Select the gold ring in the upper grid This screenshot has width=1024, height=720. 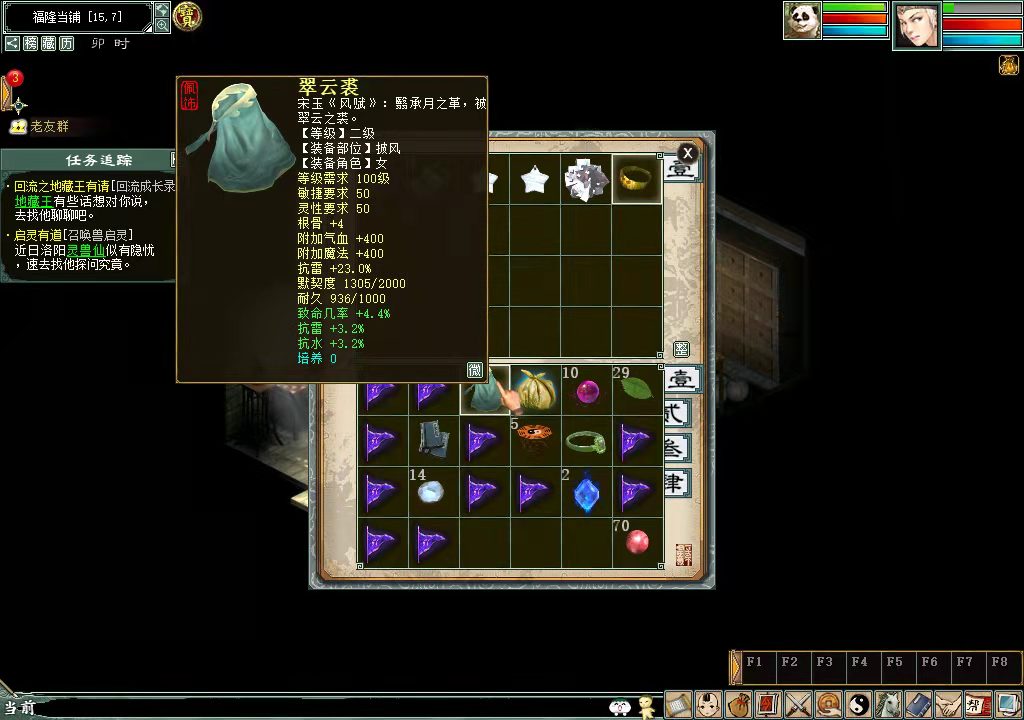637,179
